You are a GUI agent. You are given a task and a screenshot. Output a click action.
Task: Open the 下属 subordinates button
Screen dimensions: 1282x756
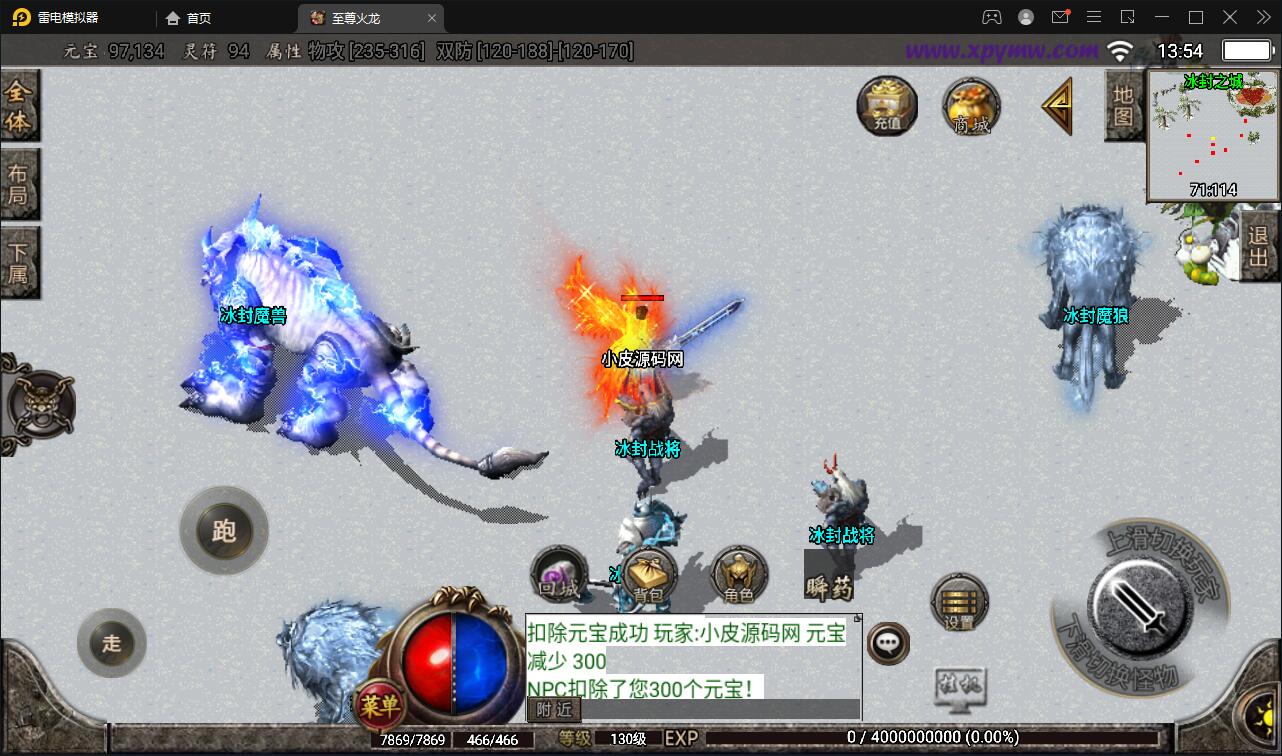(19, 261)
